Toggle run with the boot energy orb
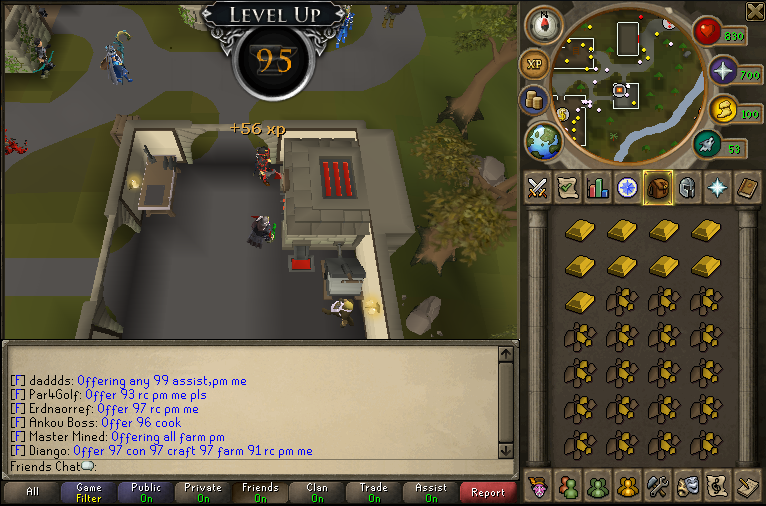Image resolution: width=766 pixels, height=506 pixels. click(708, 145)
